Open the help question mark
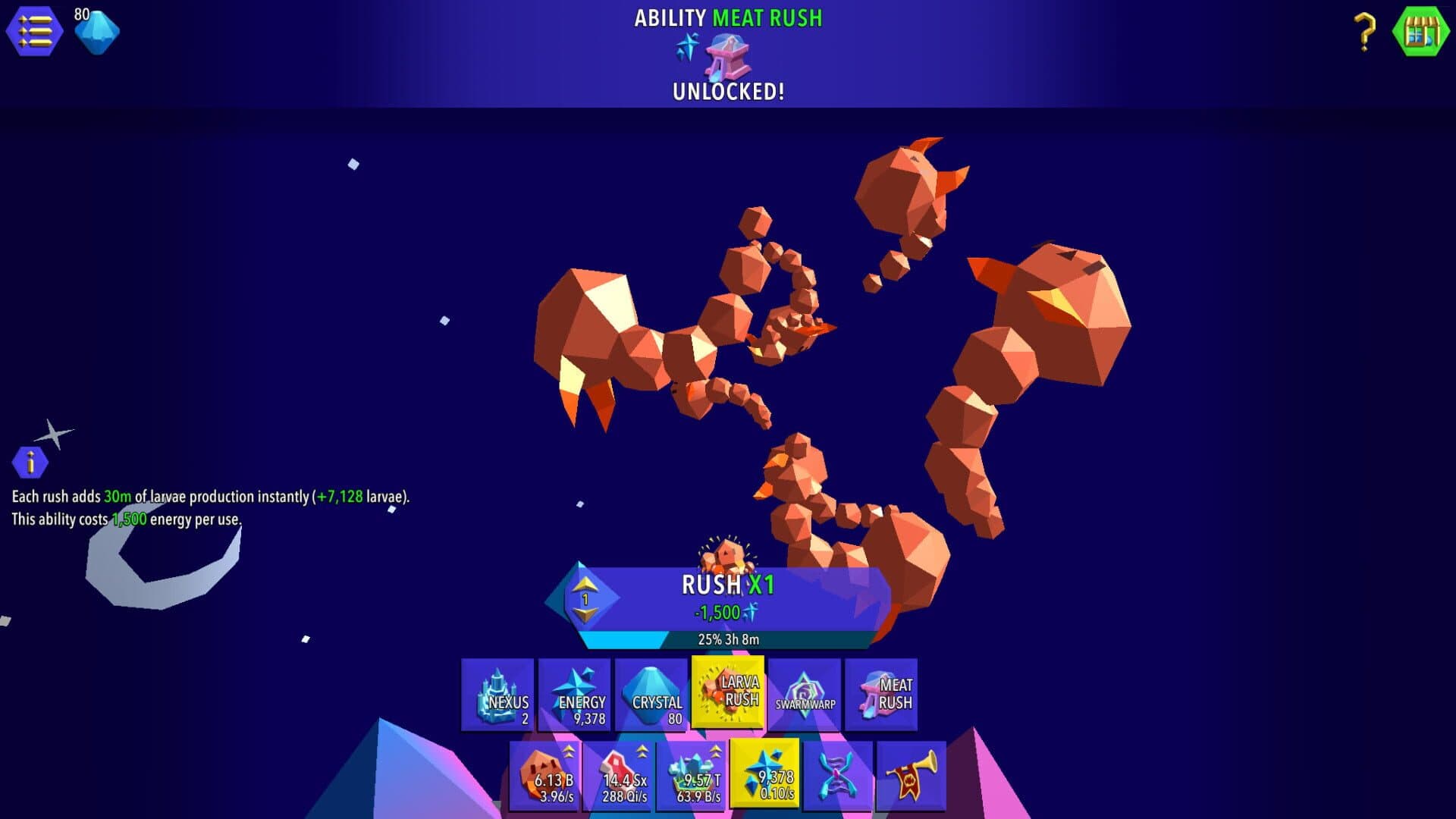 click(1364, 32)
